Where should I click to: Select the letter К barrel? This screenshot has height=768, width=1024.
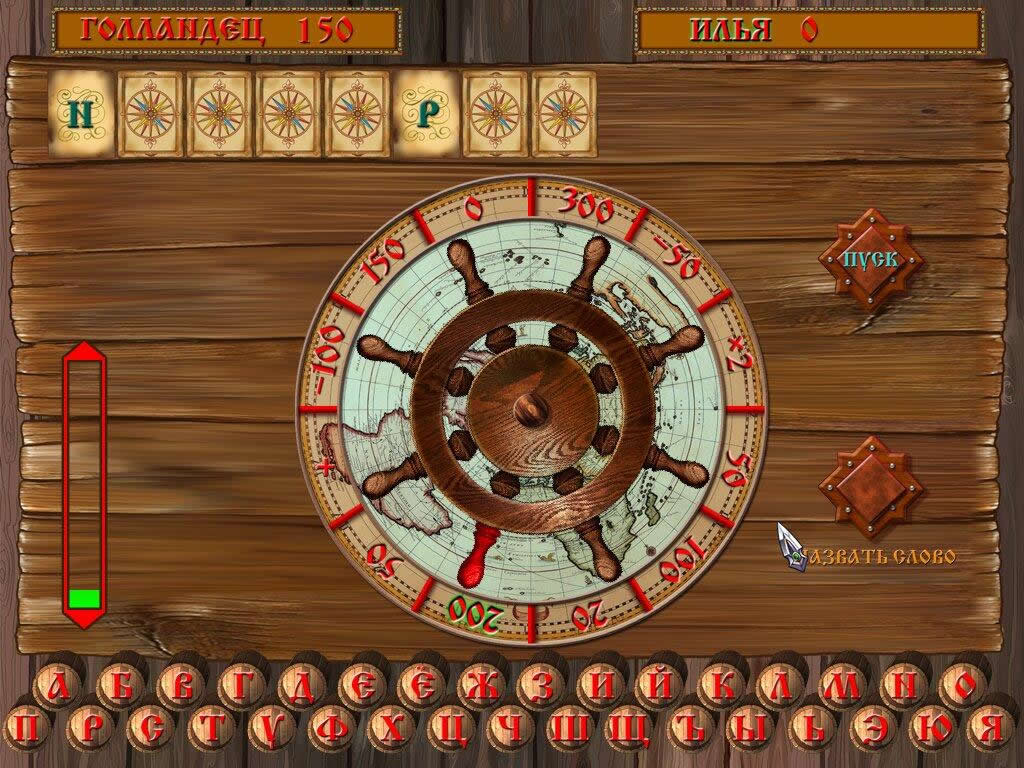(720, 686)
